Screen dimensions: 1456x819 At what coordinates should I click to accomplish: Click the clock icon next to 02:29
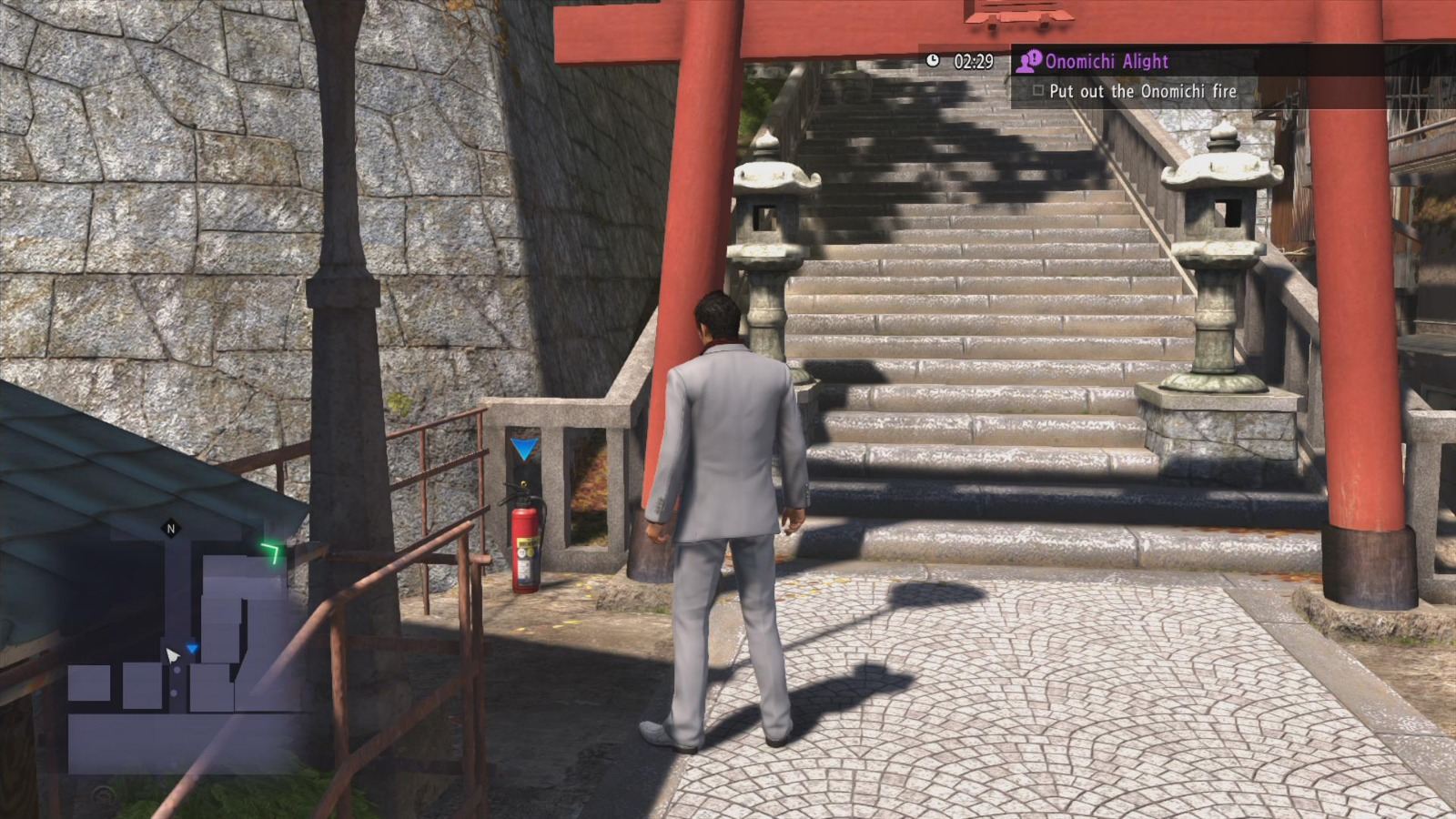[934, 60]
